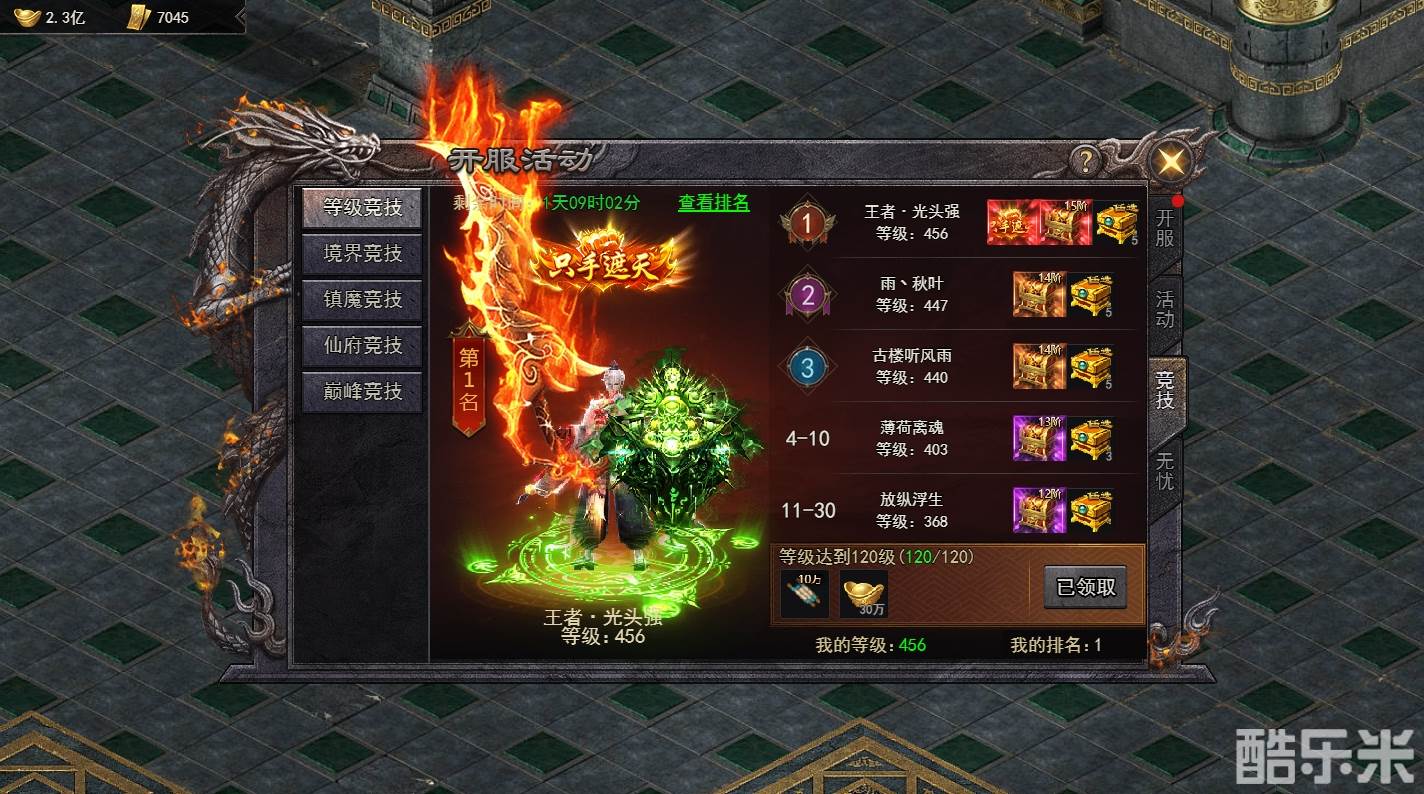Click the rank 3 blue medal icon

point(806,367)
